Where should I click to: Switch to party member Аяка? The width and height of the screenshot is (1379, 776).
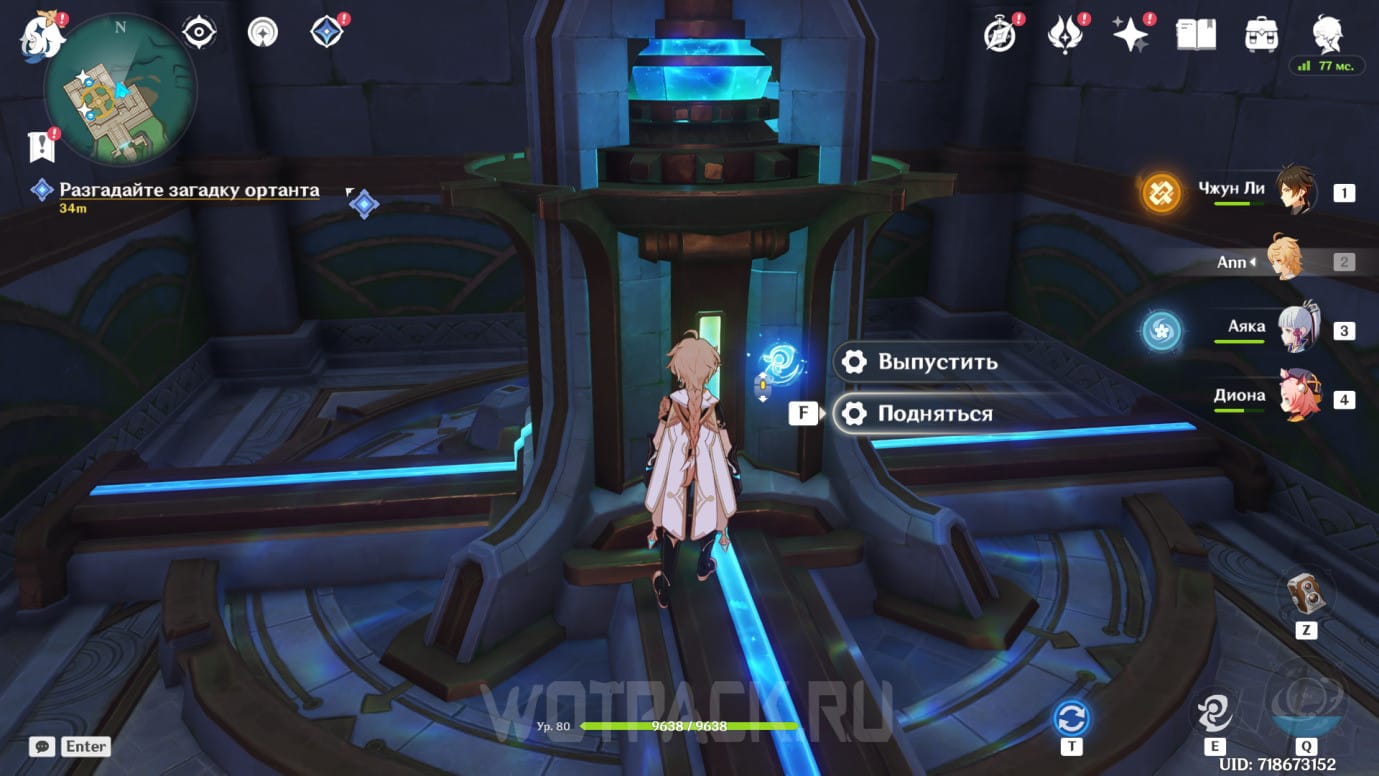[x=1296, y=328]
